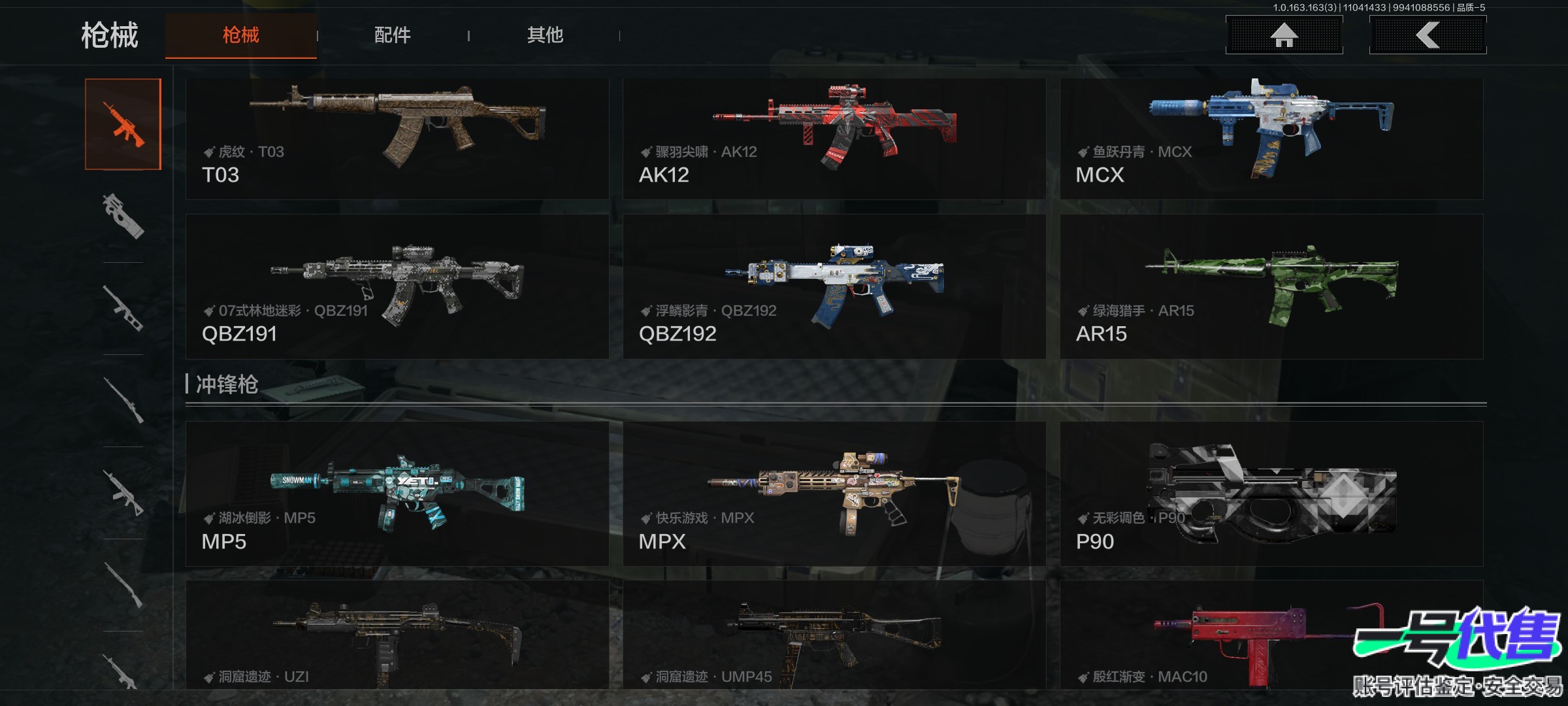This screenshot has height=706, width=1568.
Task: Choose the blue MCX skin card
Action: (1271, 139)
